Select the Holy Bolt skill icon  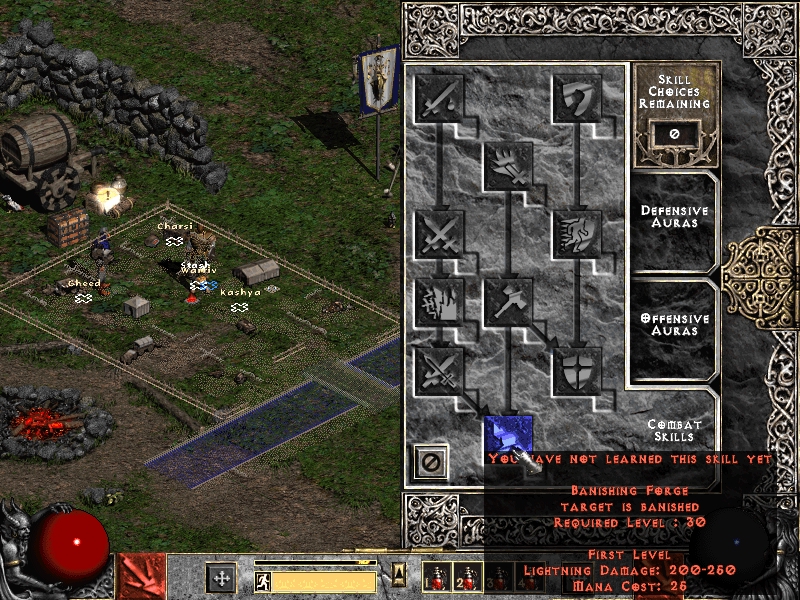click(508, 166)
